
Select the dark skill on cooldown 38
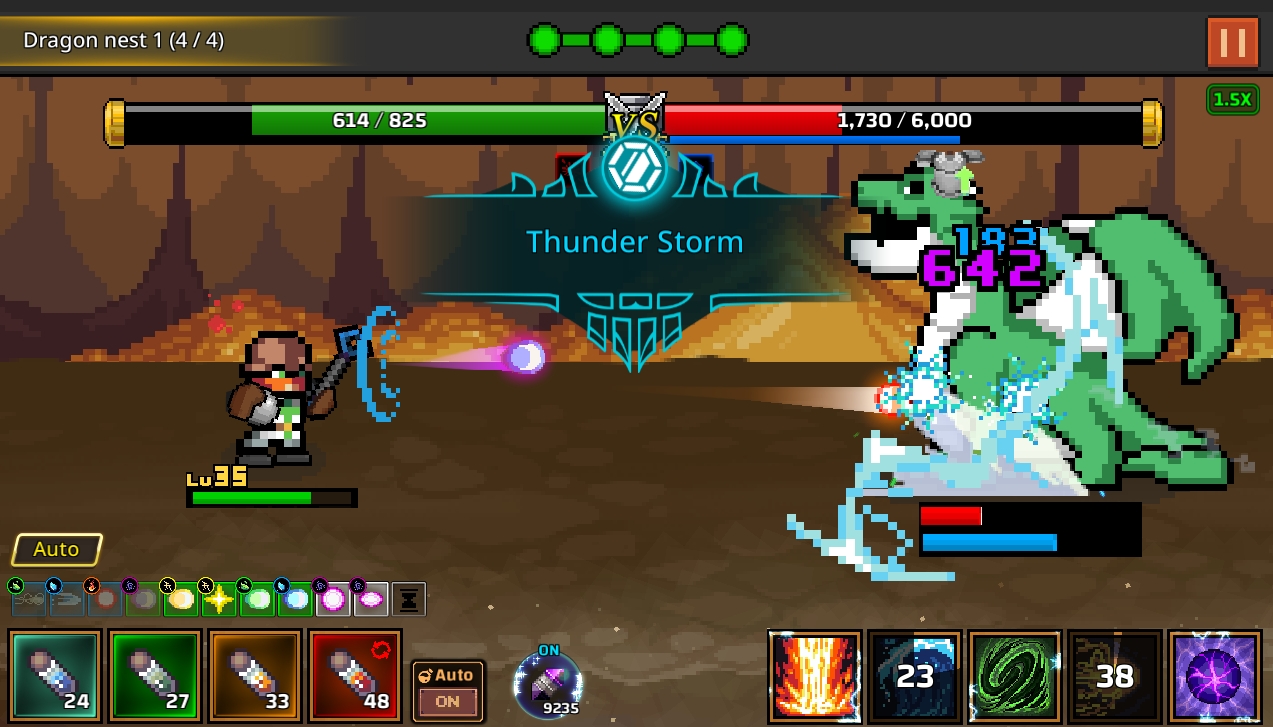pos(1115,676)
